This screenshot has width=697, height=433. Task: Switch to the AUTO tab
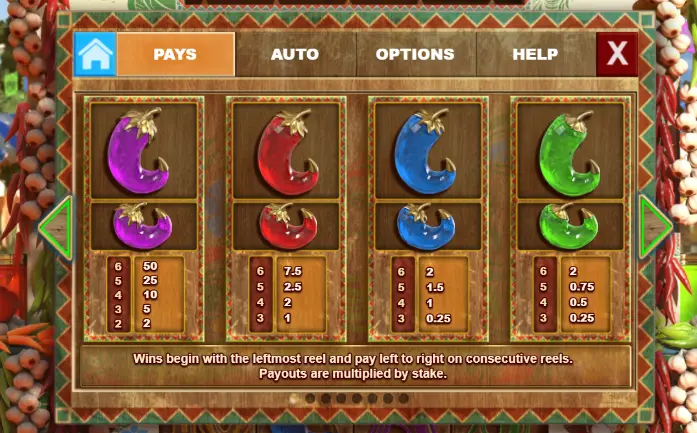coord(295,54)
